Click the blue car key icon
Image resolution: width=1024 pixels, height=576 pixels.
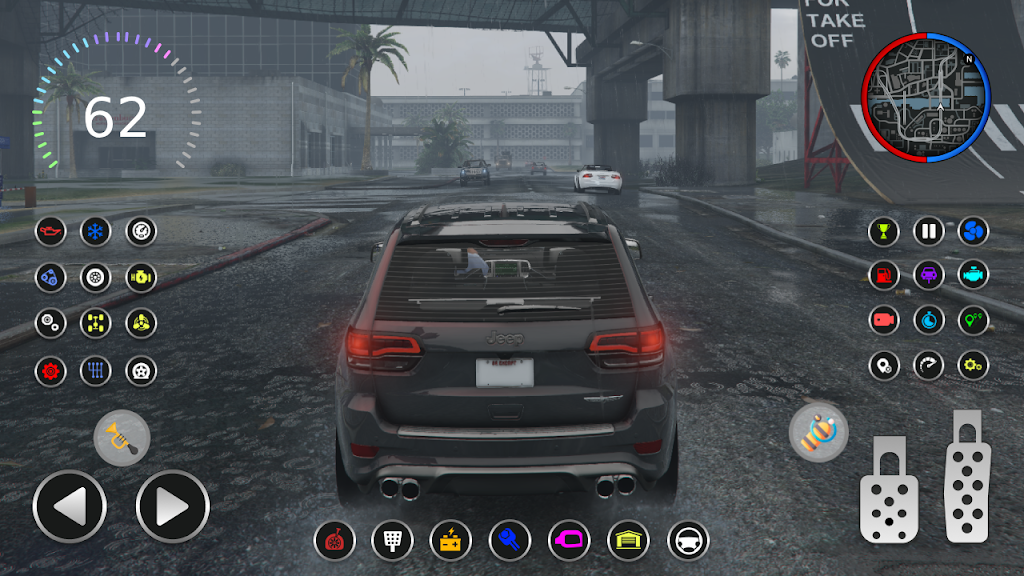pyautogui.click(x=509, y=541)
